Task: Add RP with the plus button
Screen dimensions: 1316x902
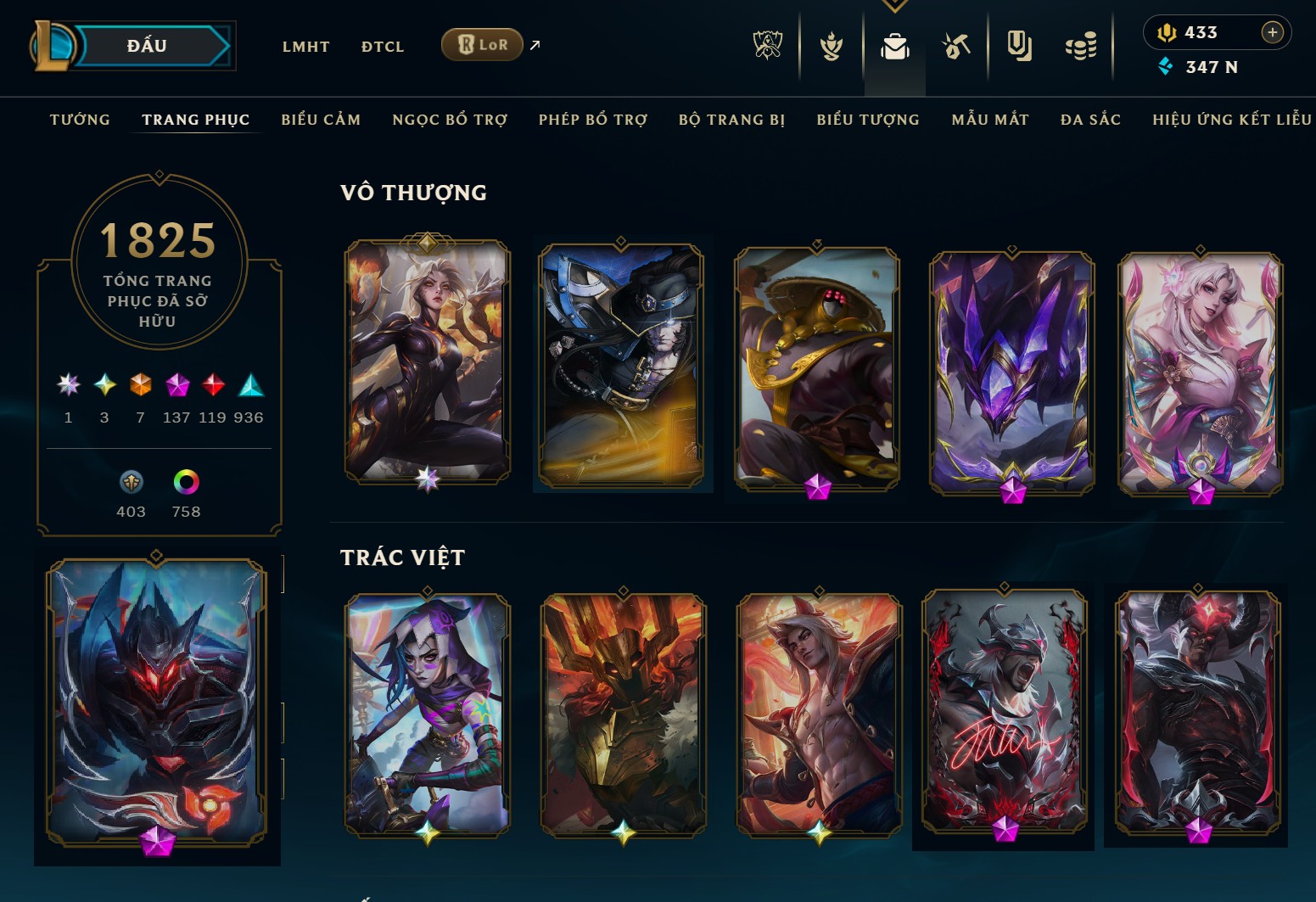Action: (x=1272, y=32)
